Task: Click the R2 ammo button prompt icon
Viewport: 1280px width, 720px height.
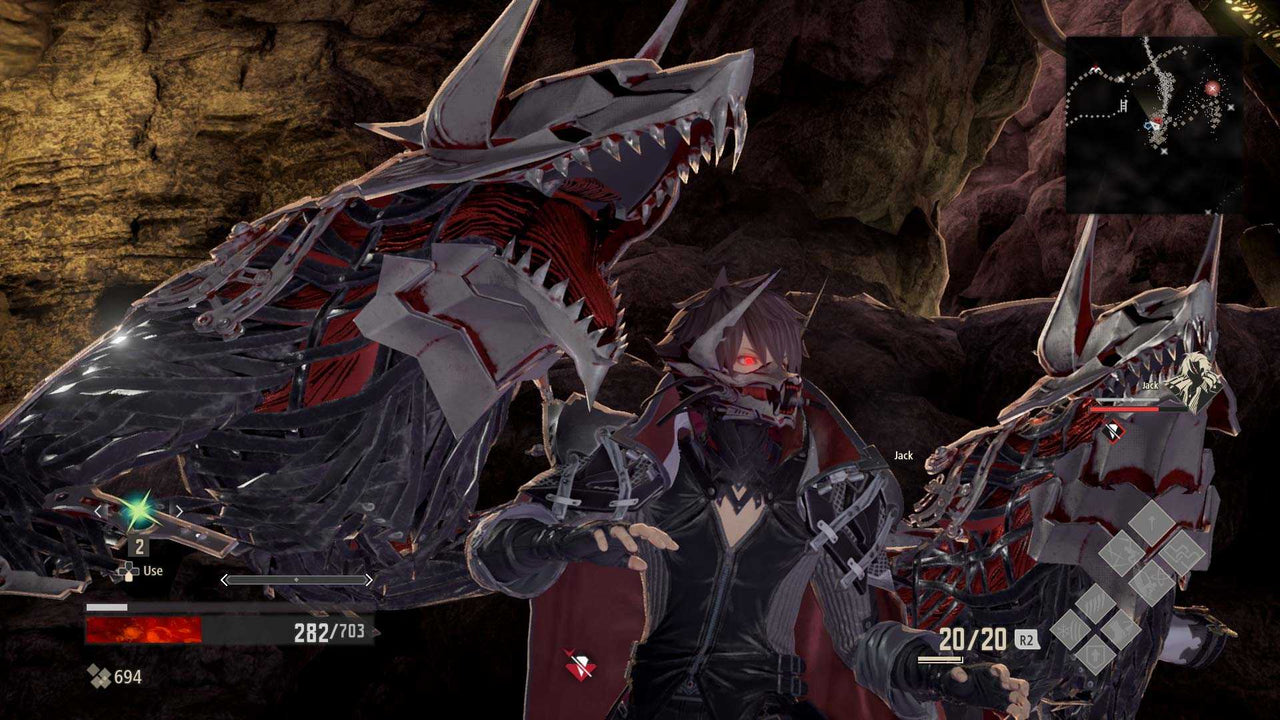Action: click(1028, 639)
